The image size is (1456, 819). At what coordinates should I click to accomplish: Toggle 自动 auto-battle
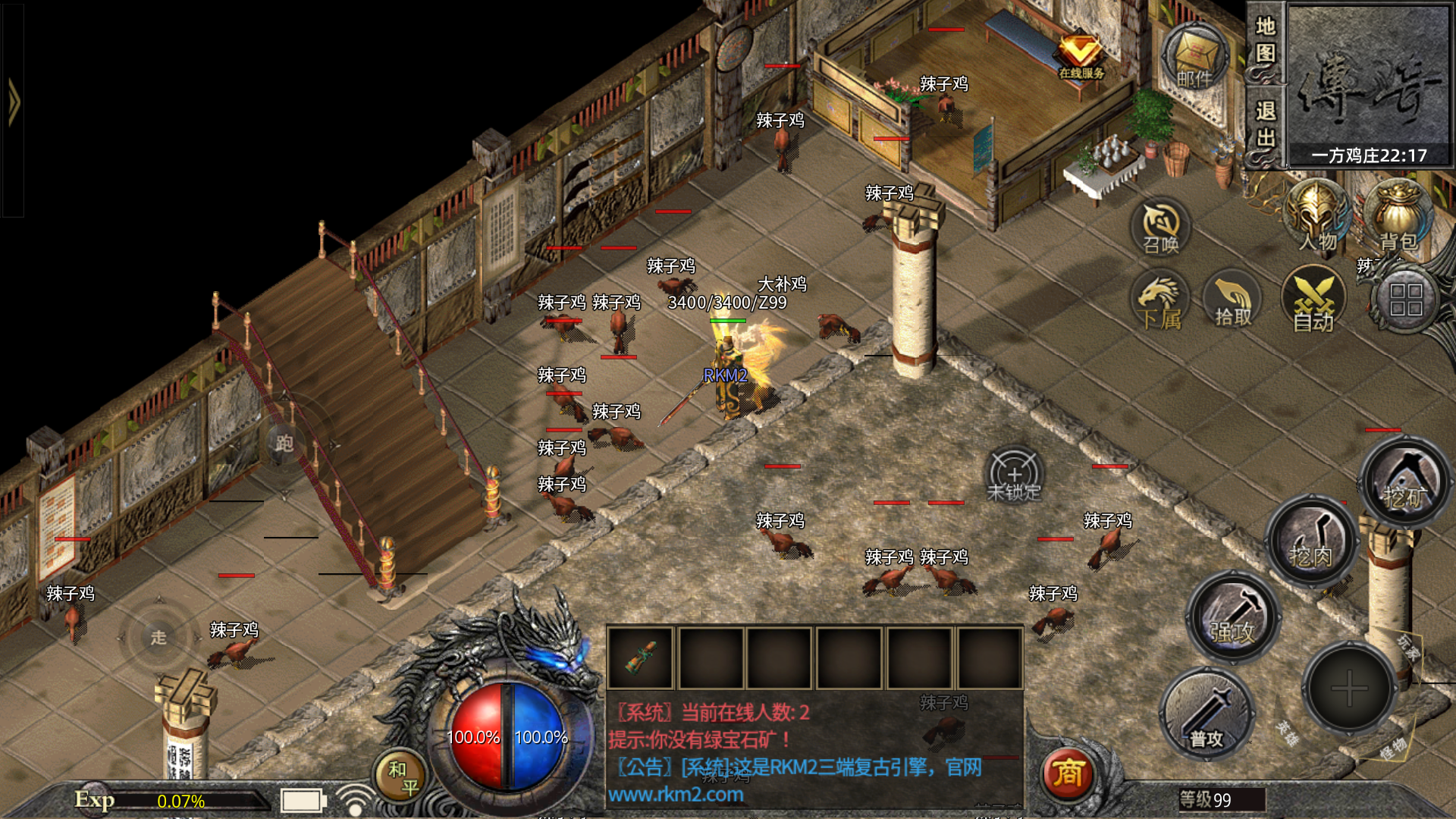(1313, 302)
